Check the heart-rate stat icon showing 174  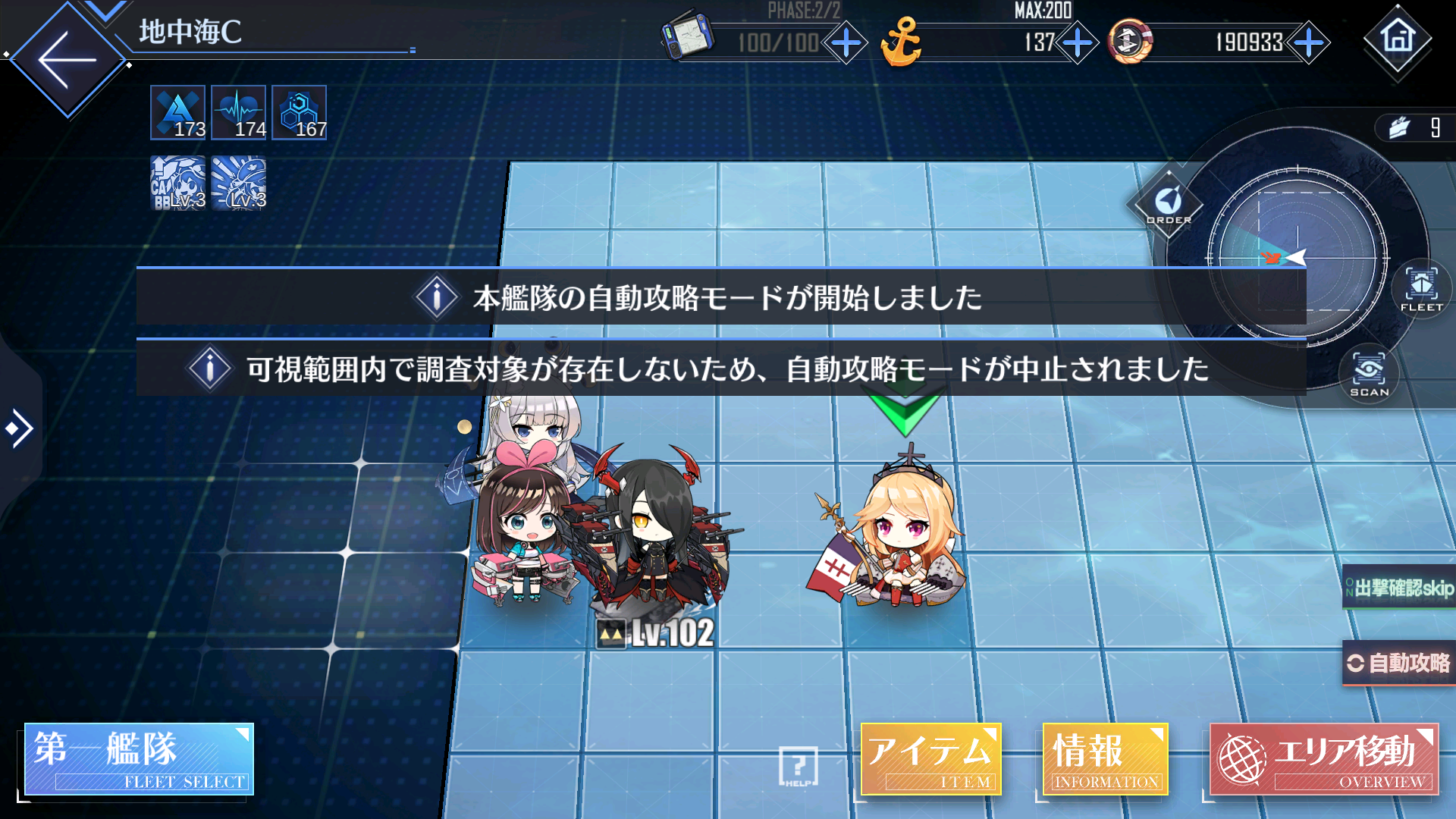pos(239,112)
